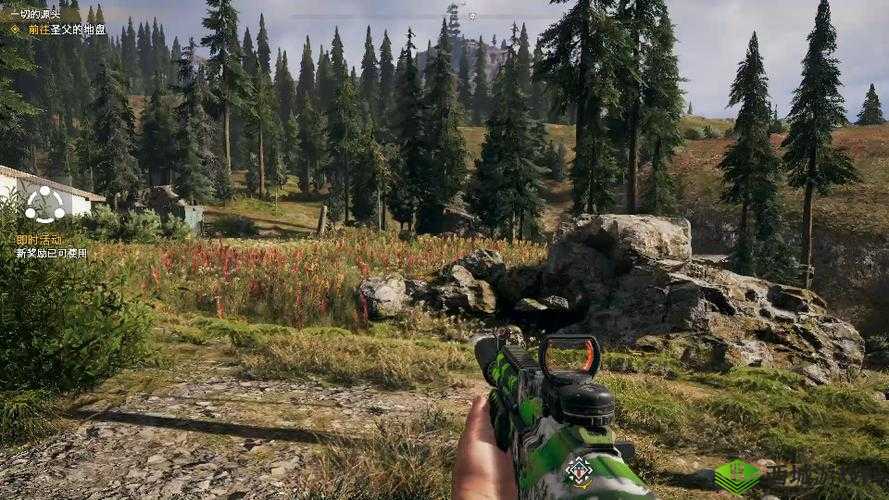The image size is (889, 500).
Task: Select the quest objective tracker text
Action: [67, 30]
